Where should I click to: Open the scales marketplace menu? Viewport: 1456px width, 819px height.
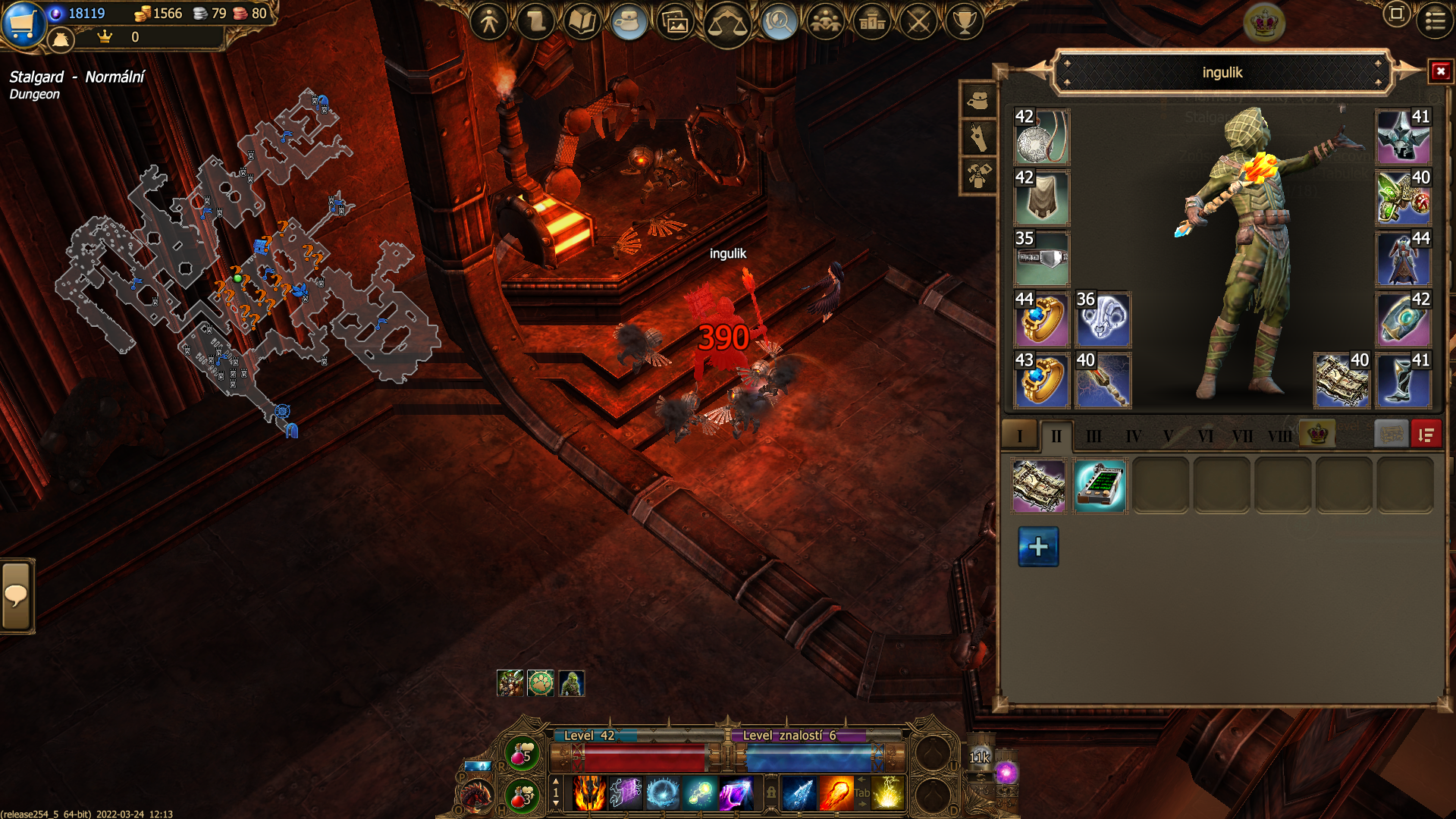pos(726,23)
